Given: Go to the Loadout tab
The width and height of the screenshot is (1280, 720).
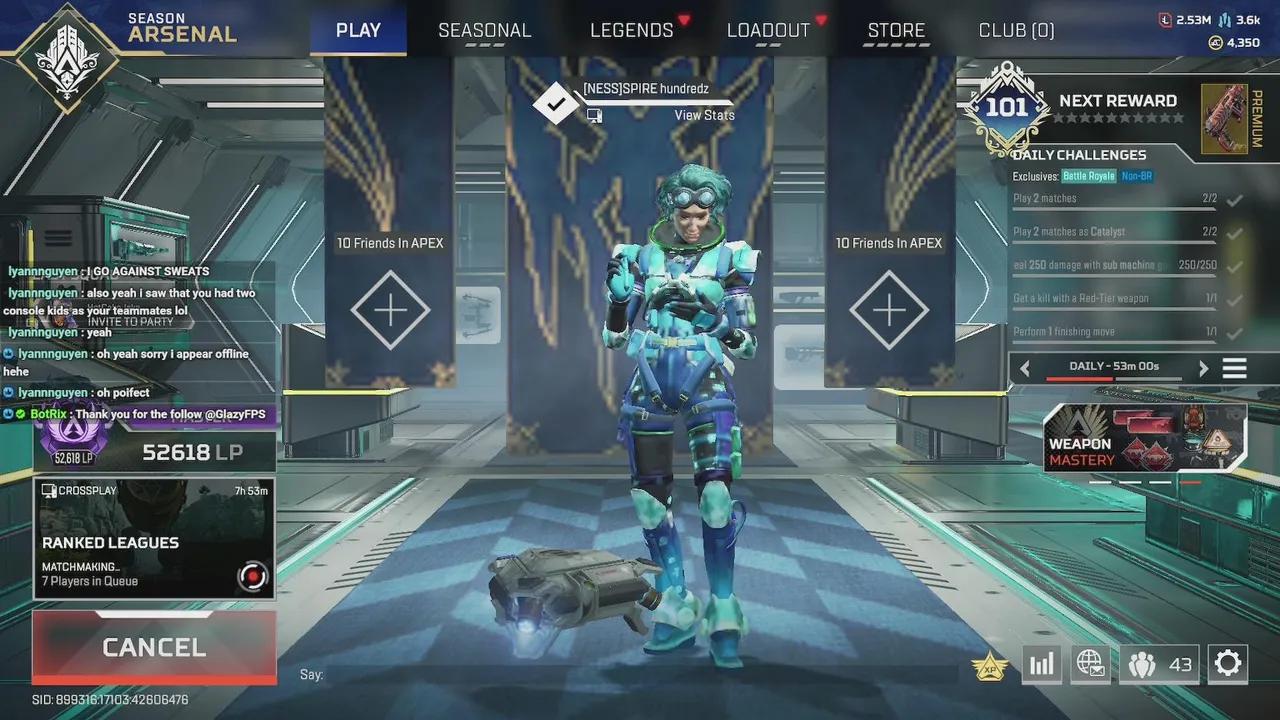Looking at the screenshot, I should (x=768, y=30).
